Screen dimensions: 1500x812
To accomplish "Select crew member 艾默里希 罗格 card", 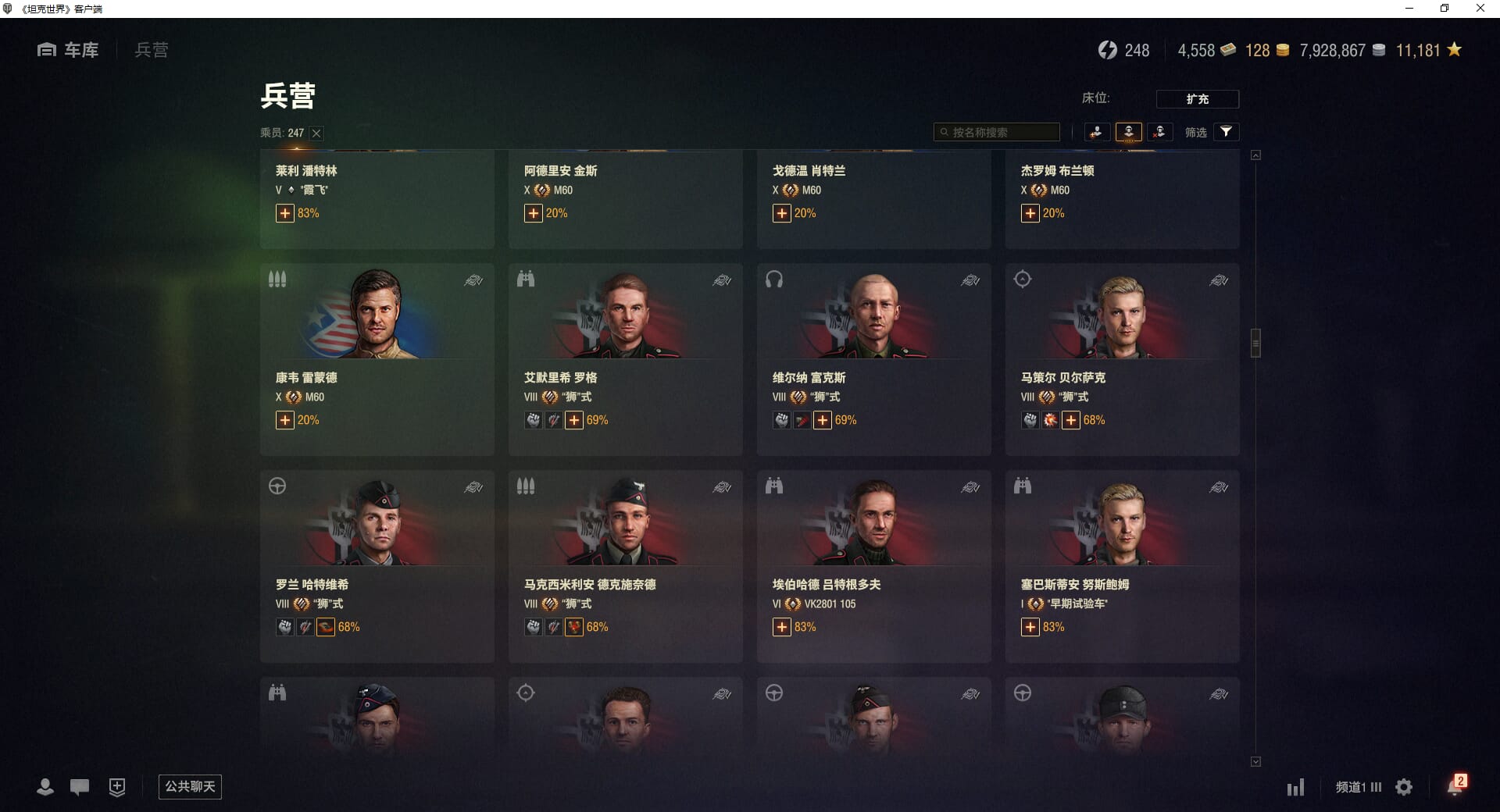I will tap(625, 359).
